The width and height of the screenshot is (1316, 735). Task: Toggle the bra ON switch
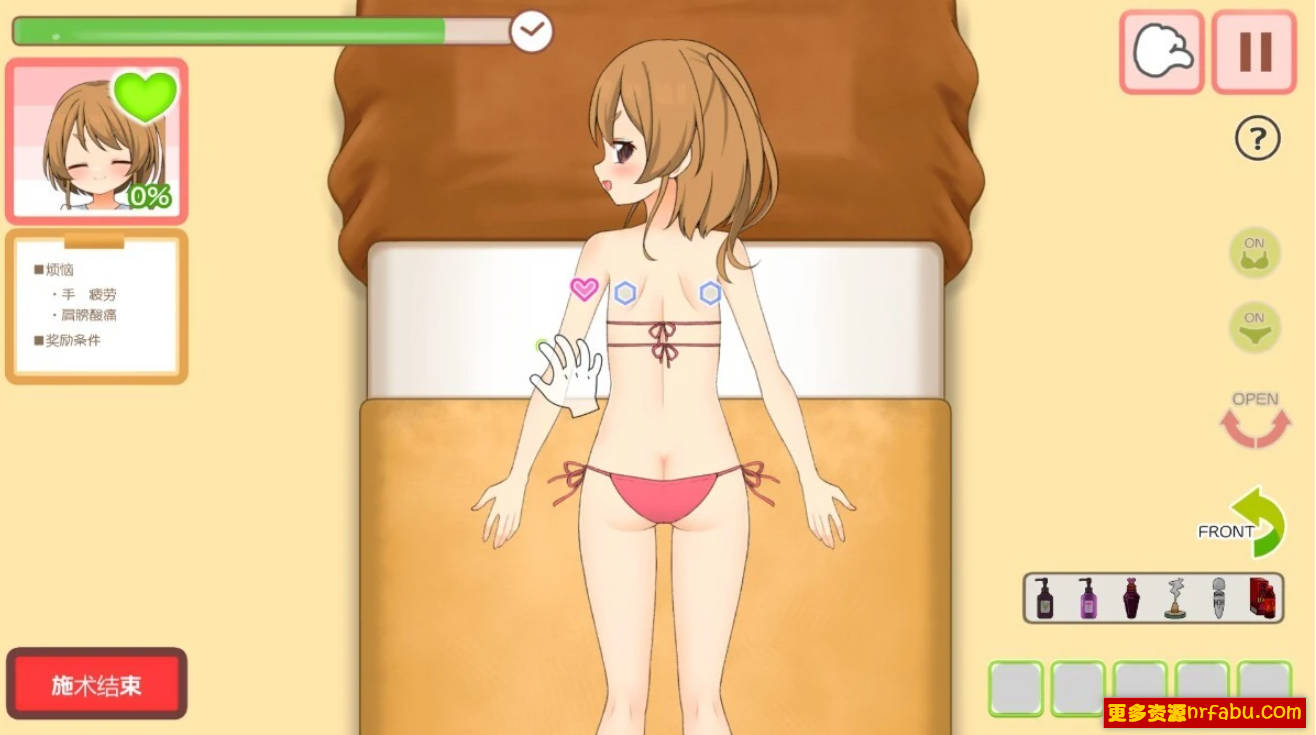(1253, 252)
